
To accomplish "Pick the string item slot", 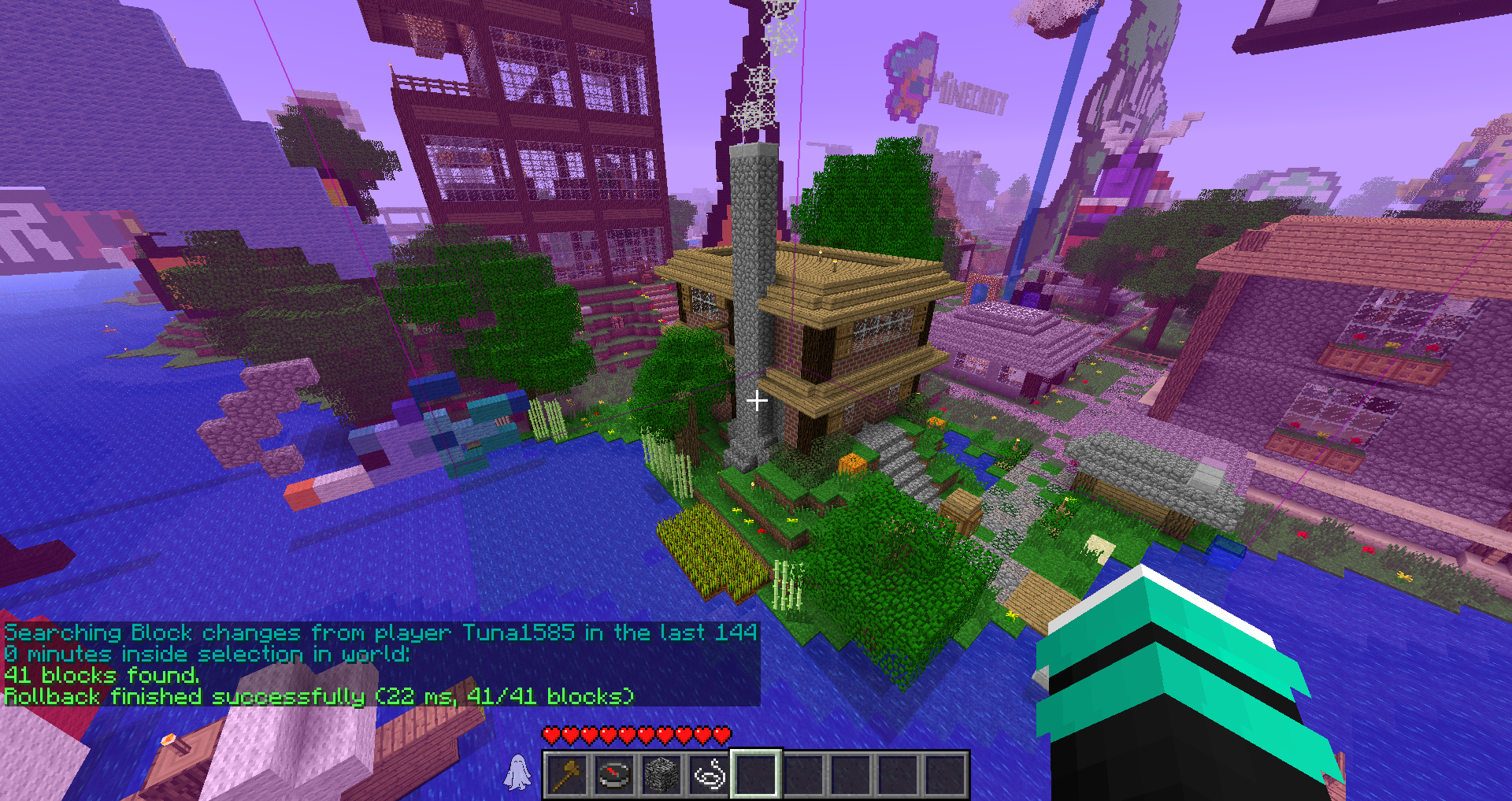I will [709, 775].
